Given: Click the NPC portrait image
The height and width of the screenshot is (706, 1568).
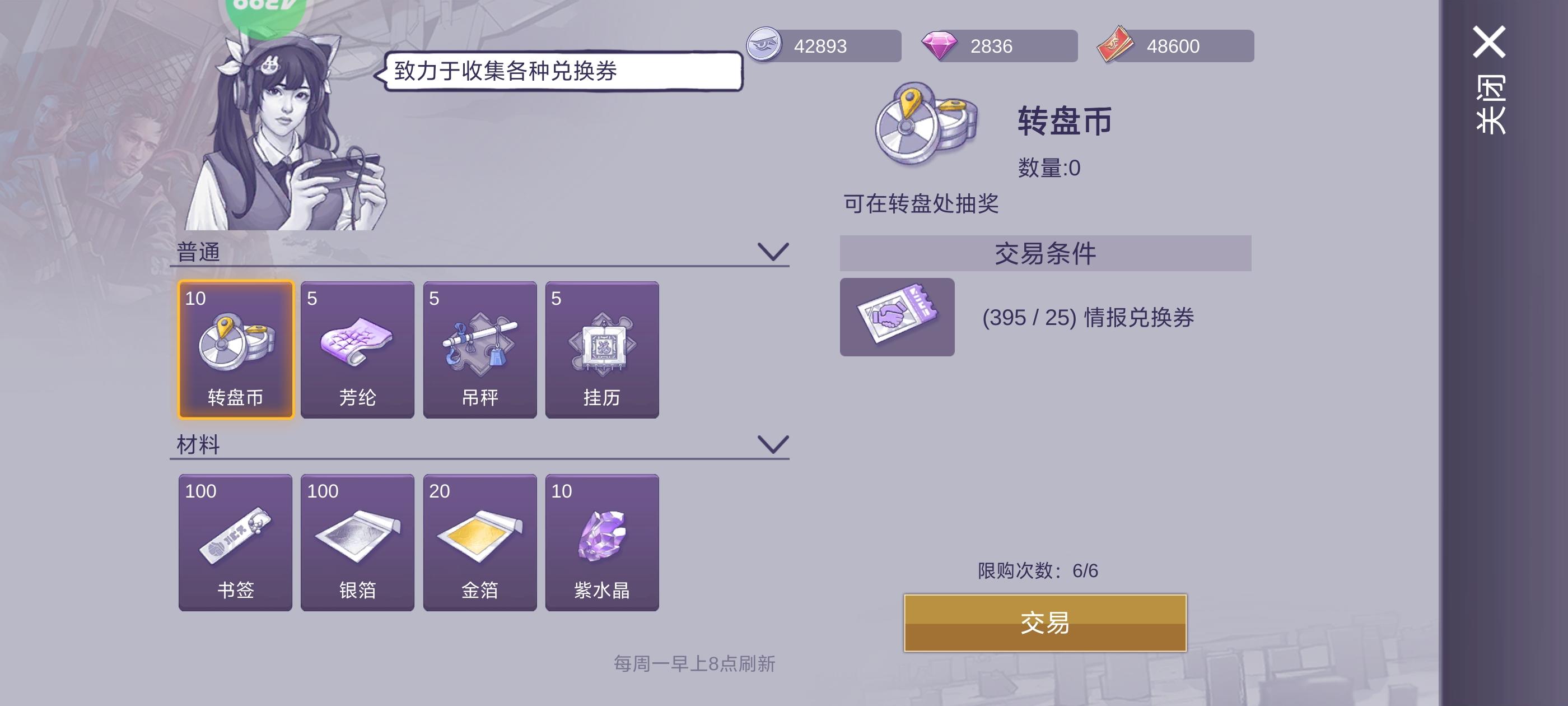Looking at the screenshot, I should click(x=274, y=134).
